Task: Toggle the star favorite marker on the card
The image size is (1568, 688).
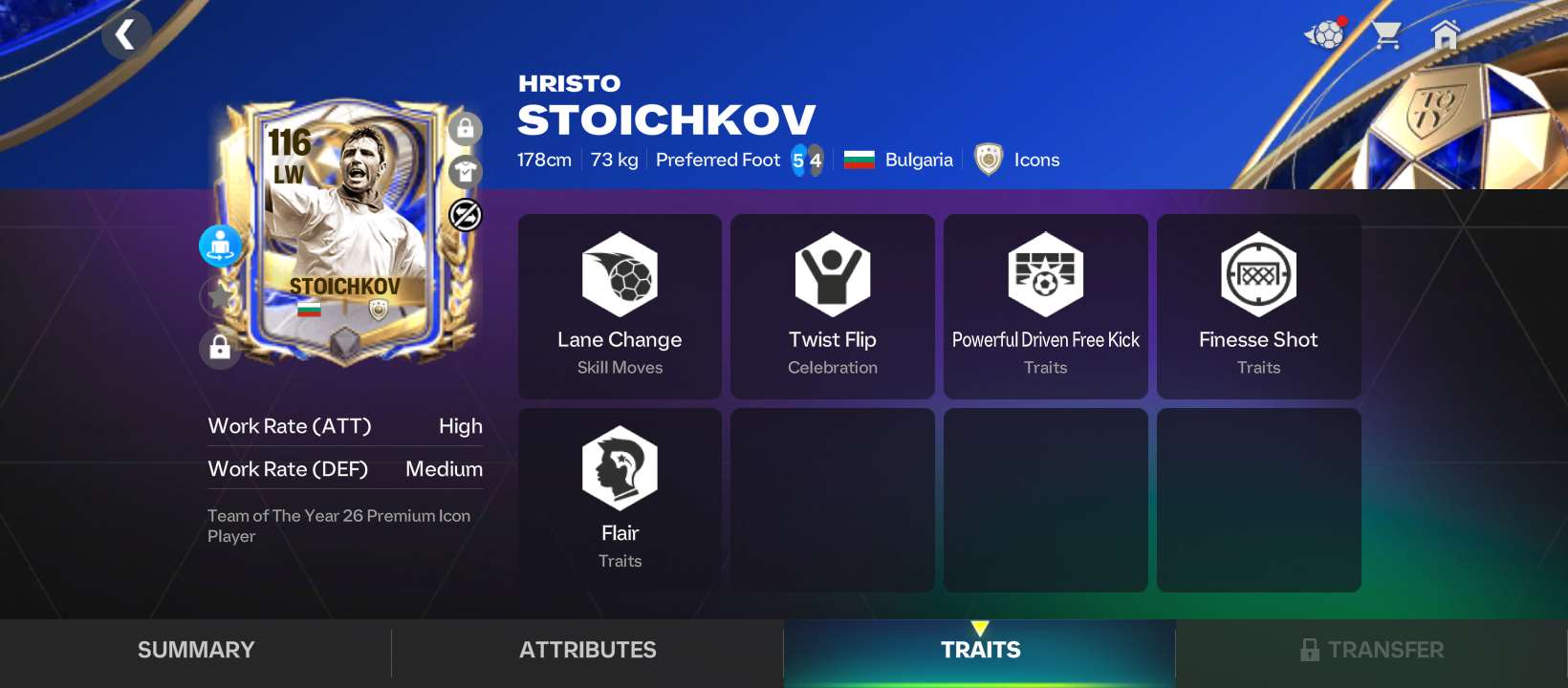Action: point(220,296)
